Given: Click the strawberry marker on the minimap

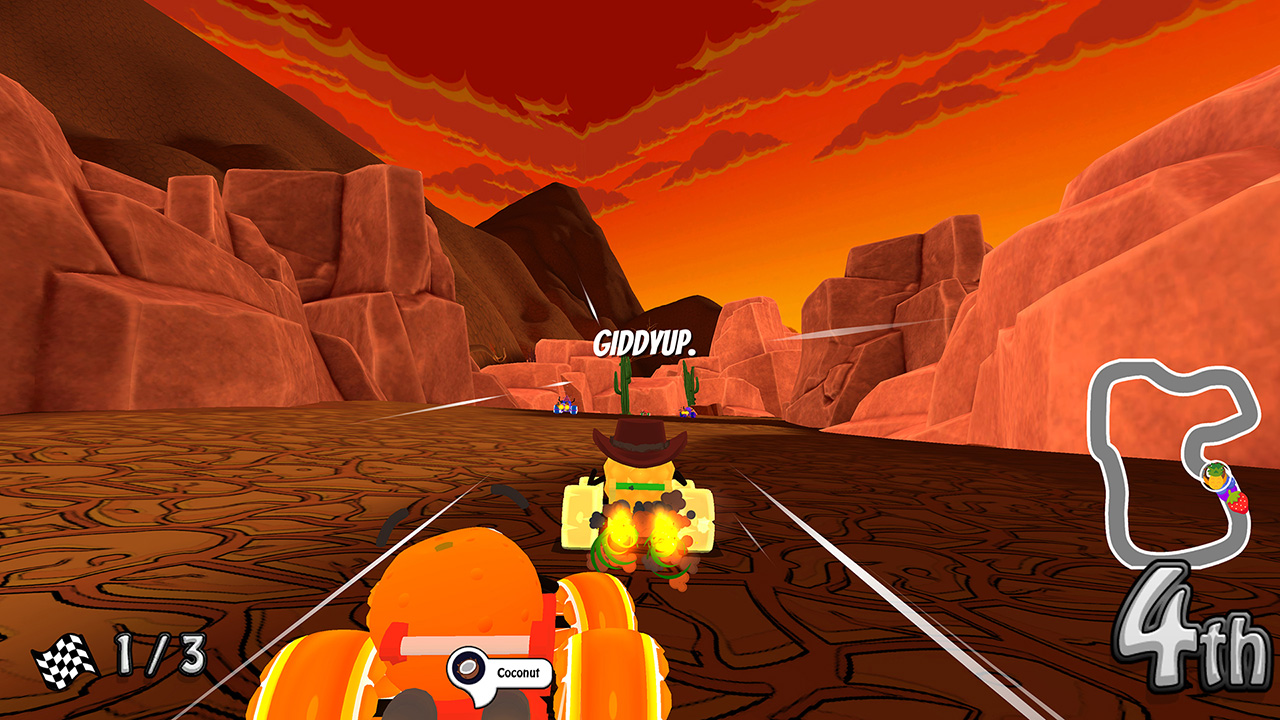Looking at the screenshot, I should (1238, 503).
